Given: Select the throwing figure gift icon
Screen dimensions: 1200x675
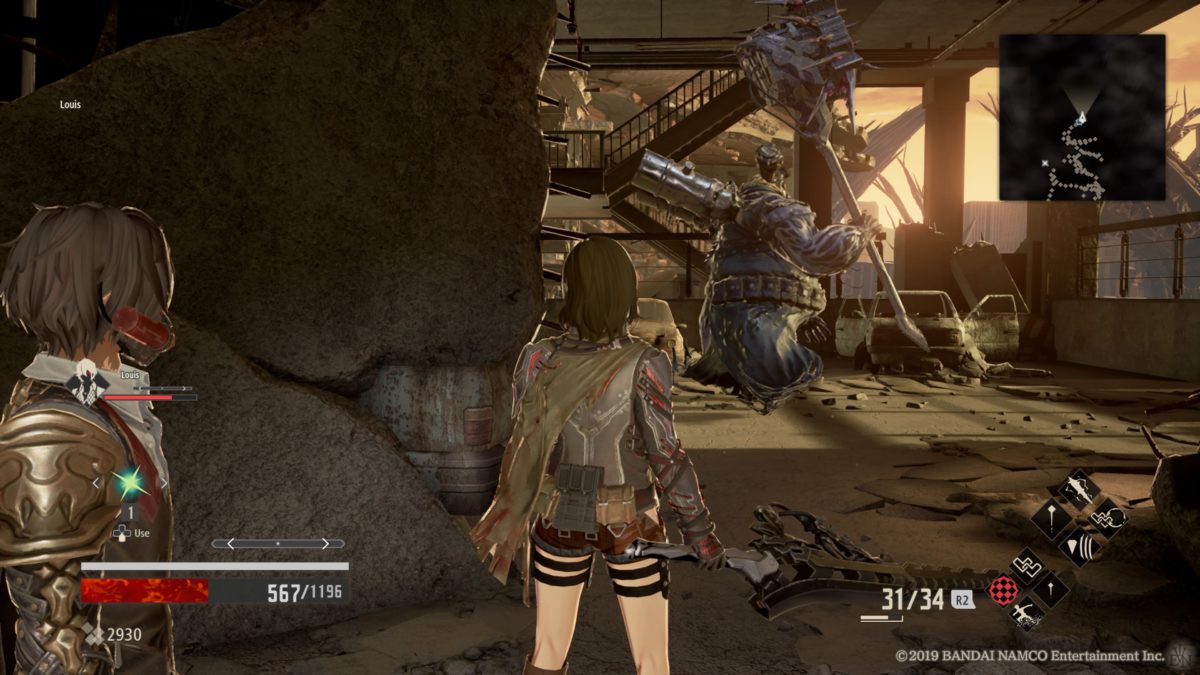Looking at the screenshot, I should pos(1026,614).
